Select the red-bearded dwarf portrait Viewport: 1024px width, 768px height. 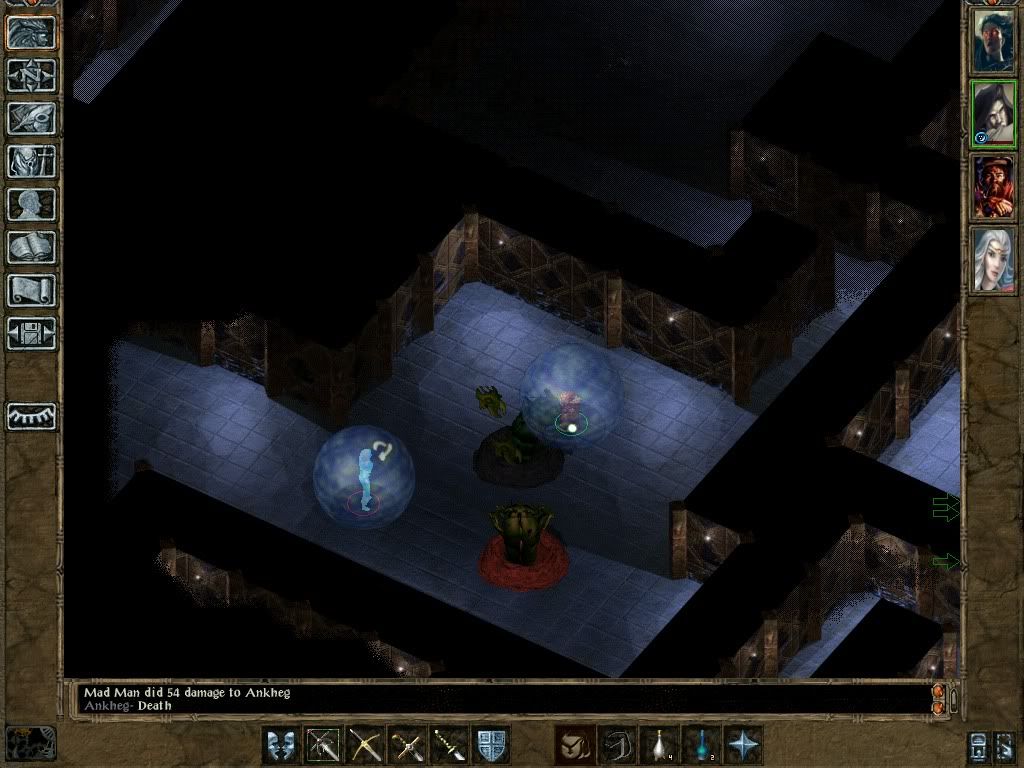993,187
